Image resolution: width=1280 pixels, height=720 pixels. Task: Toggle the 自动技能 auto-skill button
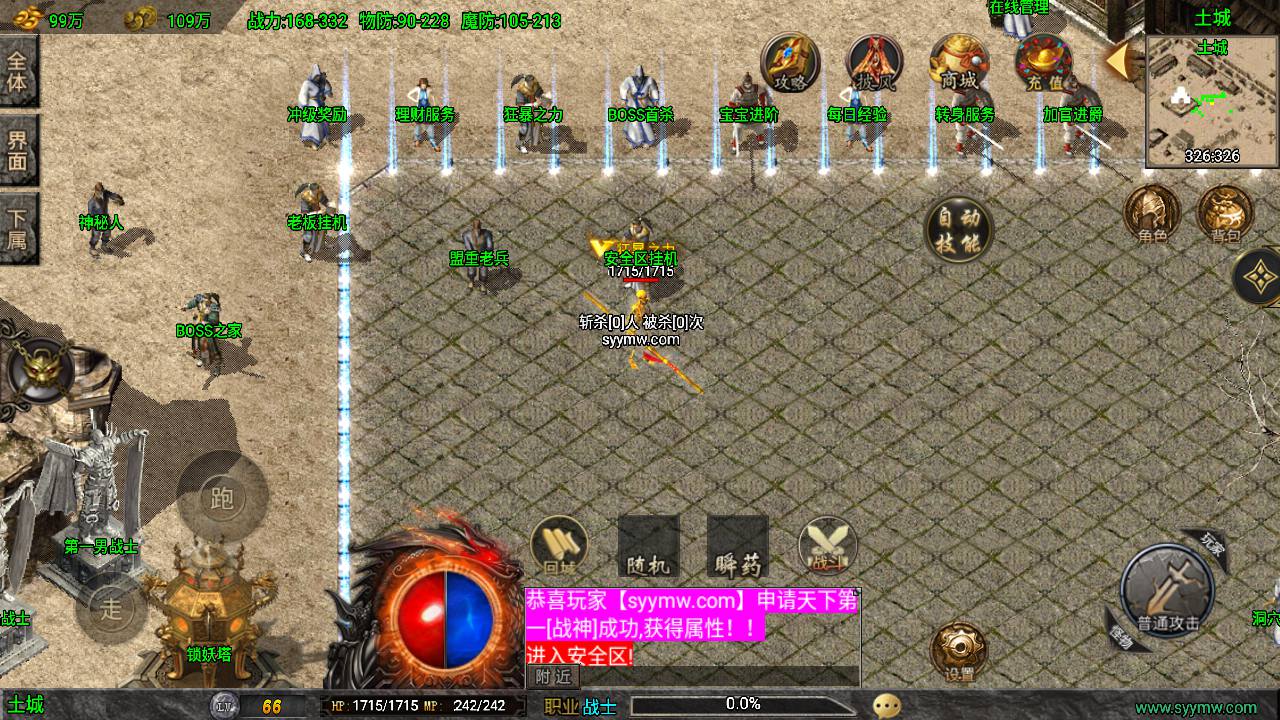click(957, 230)
